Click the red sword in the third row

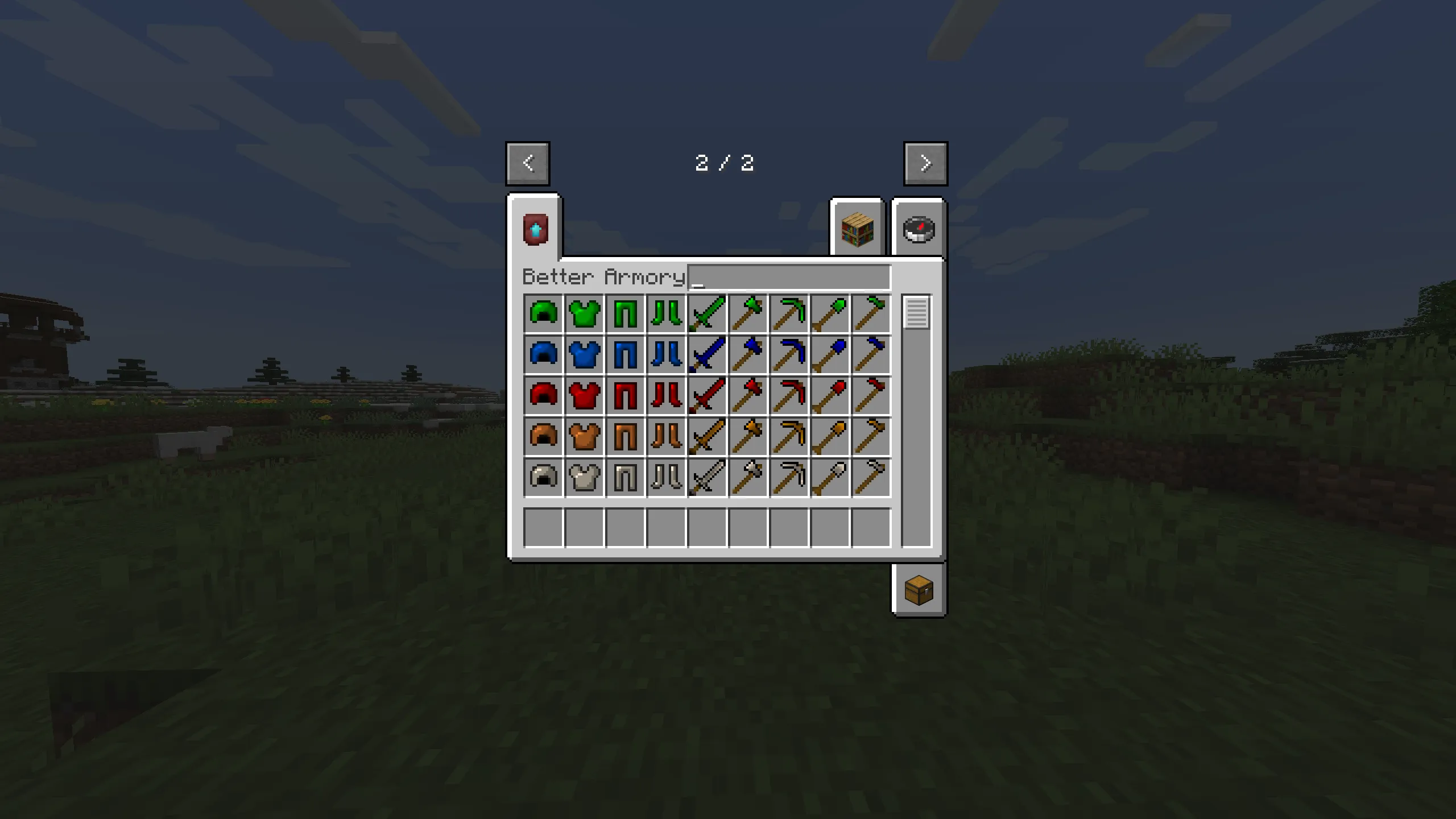point(706,394)
